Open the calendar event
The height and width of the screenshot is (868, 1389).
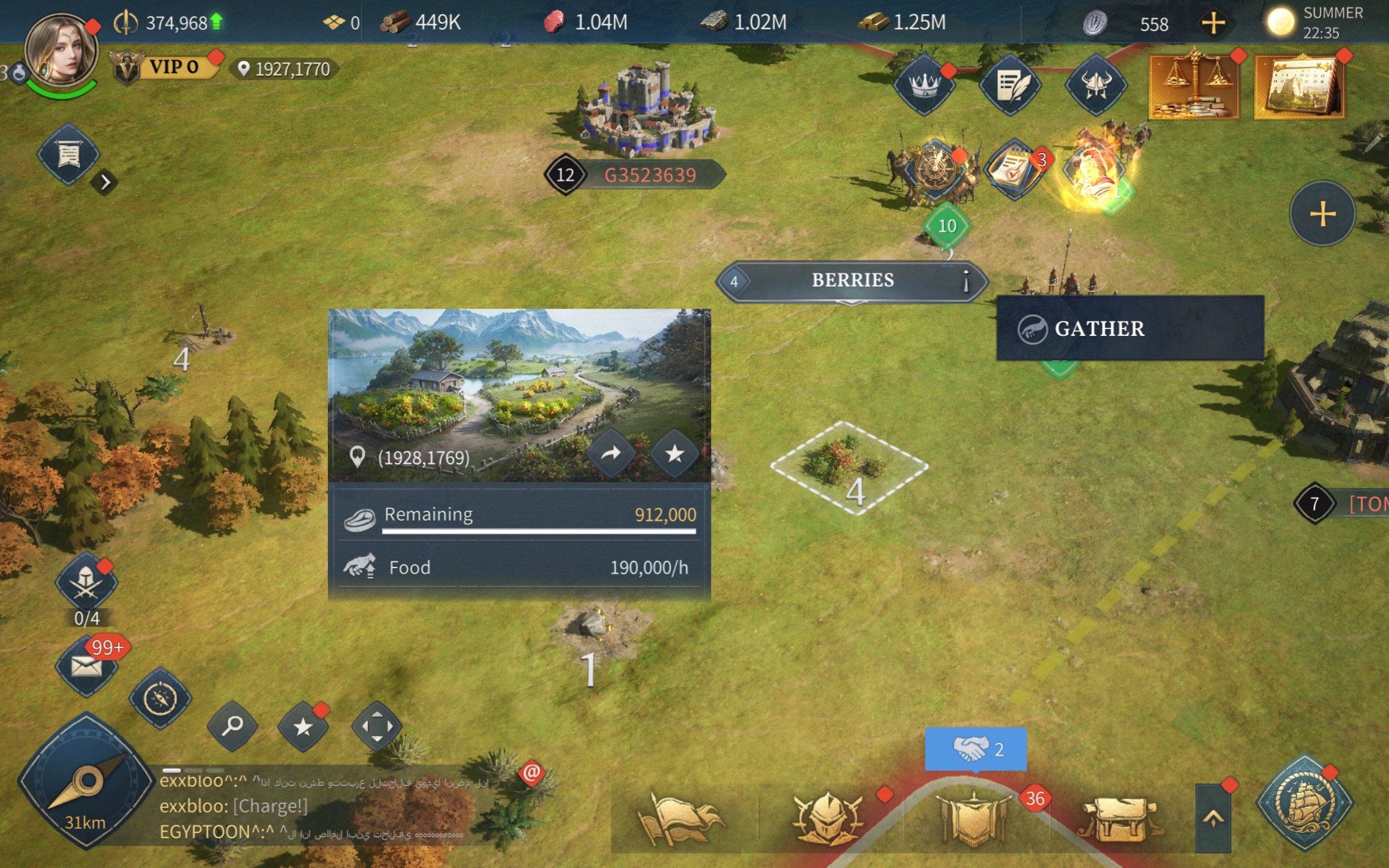point(1300,86)
